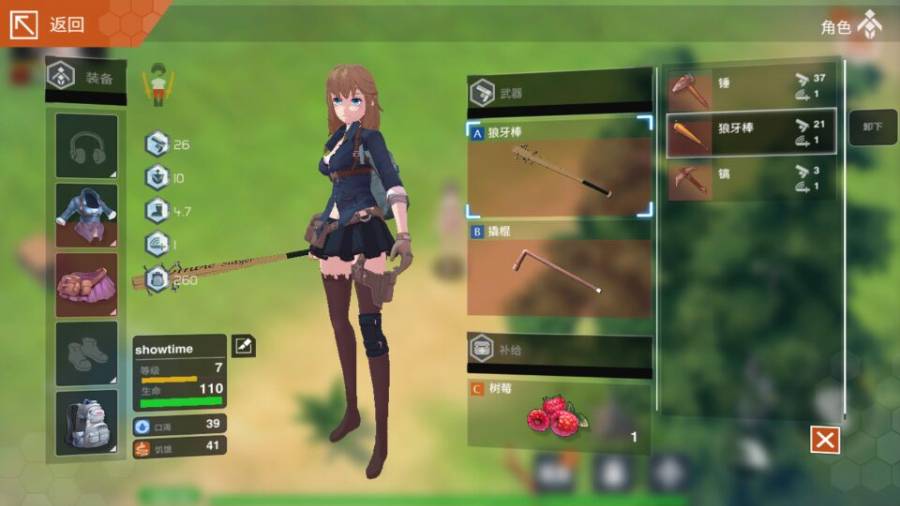
Task: Close the panel with the orange X
Action: coord(825,440)
